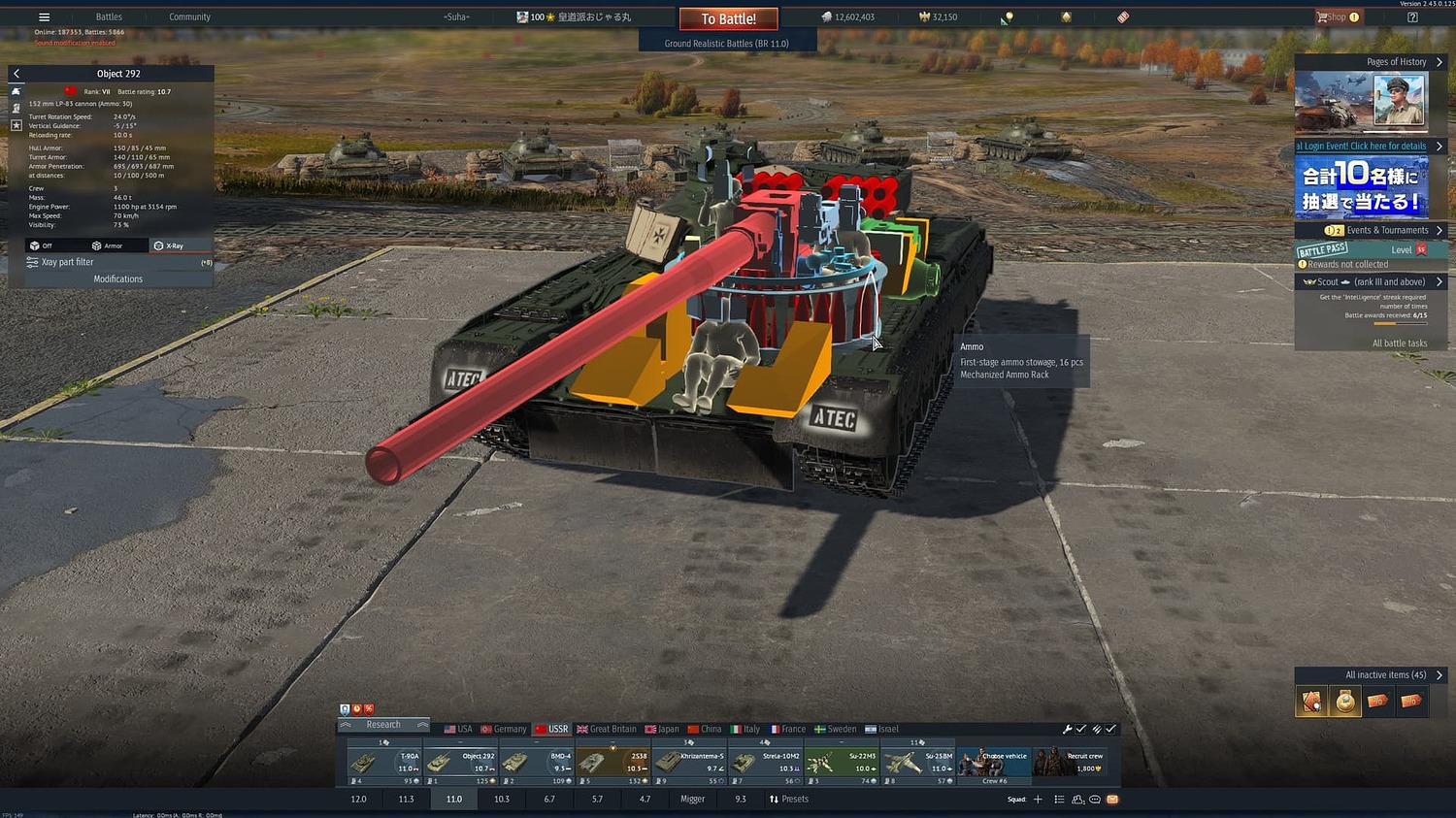This screenshot has height=818, width=1456.
Task: Expand All inactive items
Action: [x=1385, y=674]
